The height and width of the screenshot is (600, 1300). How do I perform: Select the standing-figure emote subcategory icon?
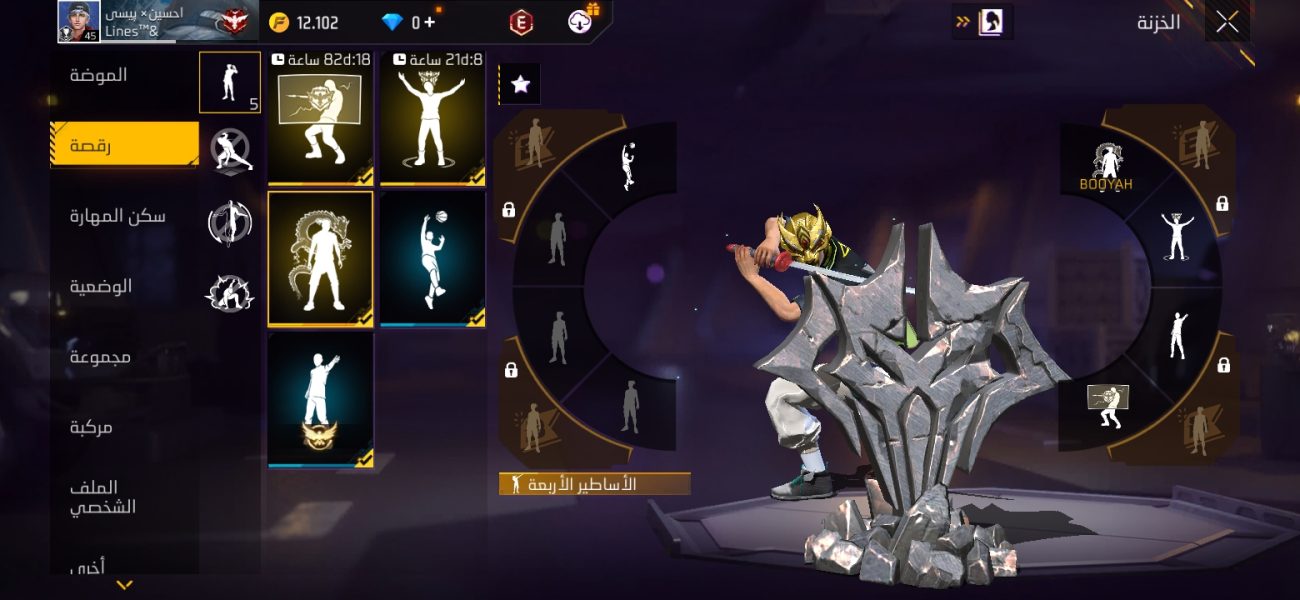pyautogui.click(x=229, y=82)
